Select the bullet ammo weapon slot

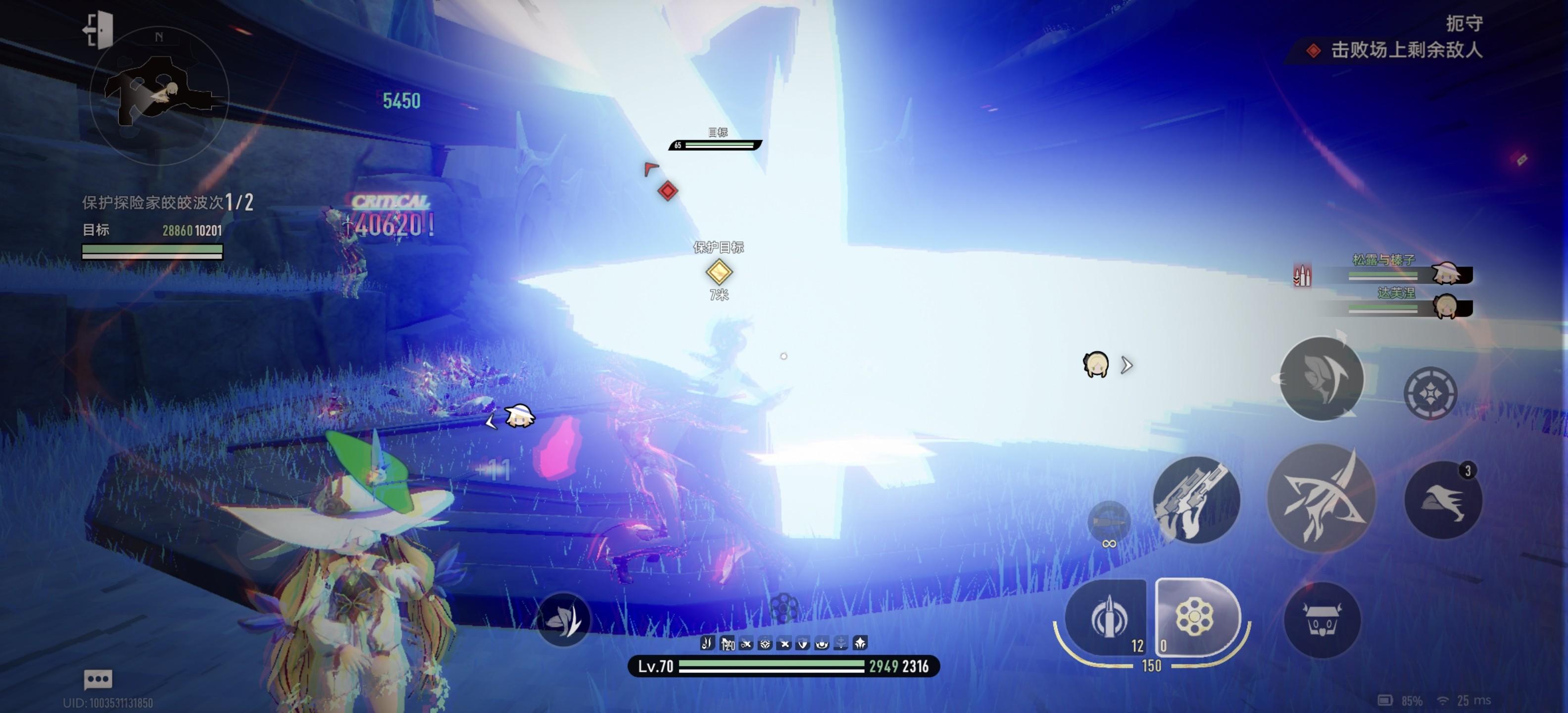1107,617
